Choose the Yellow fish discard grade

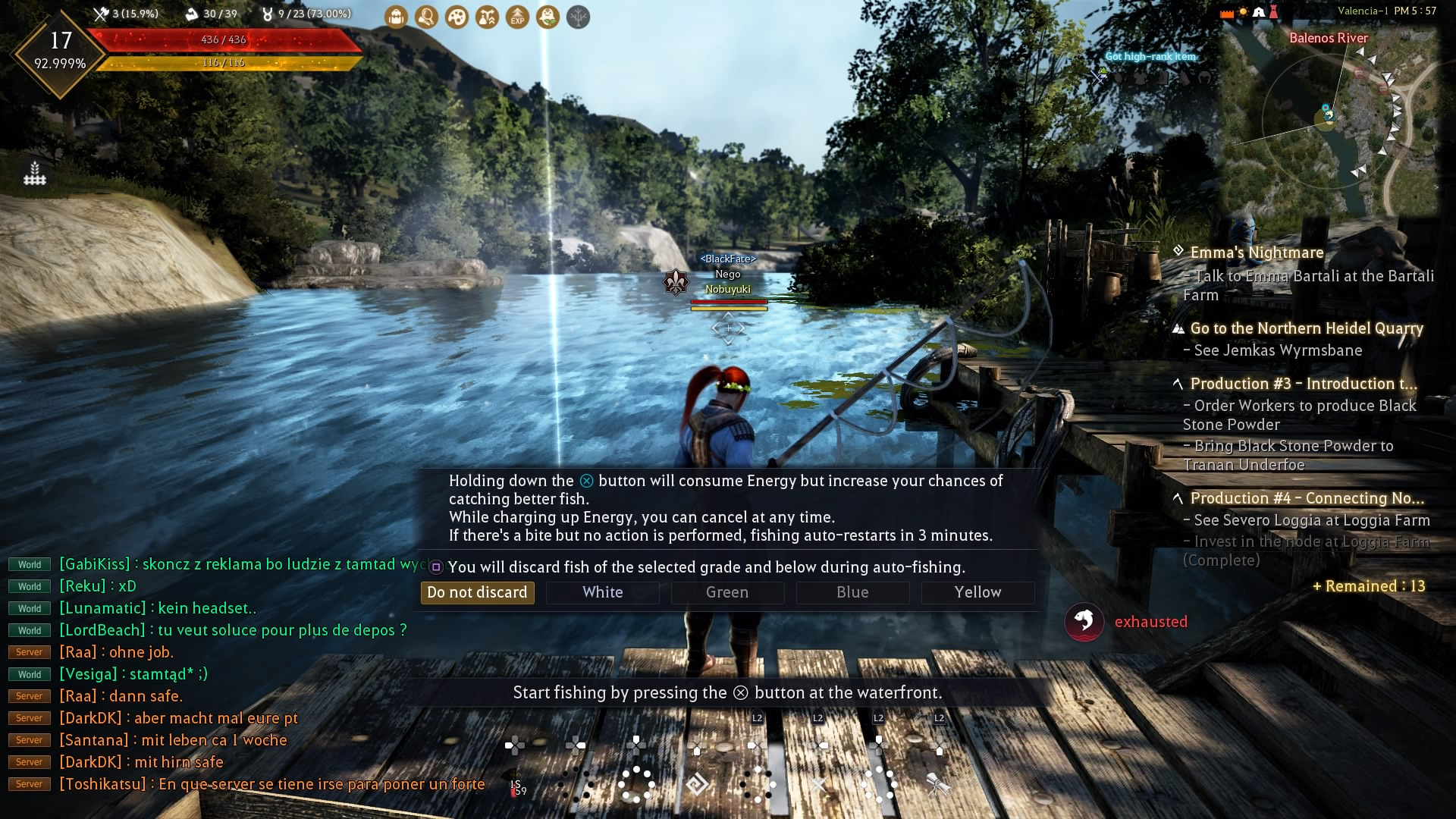[x=977, y=592]
